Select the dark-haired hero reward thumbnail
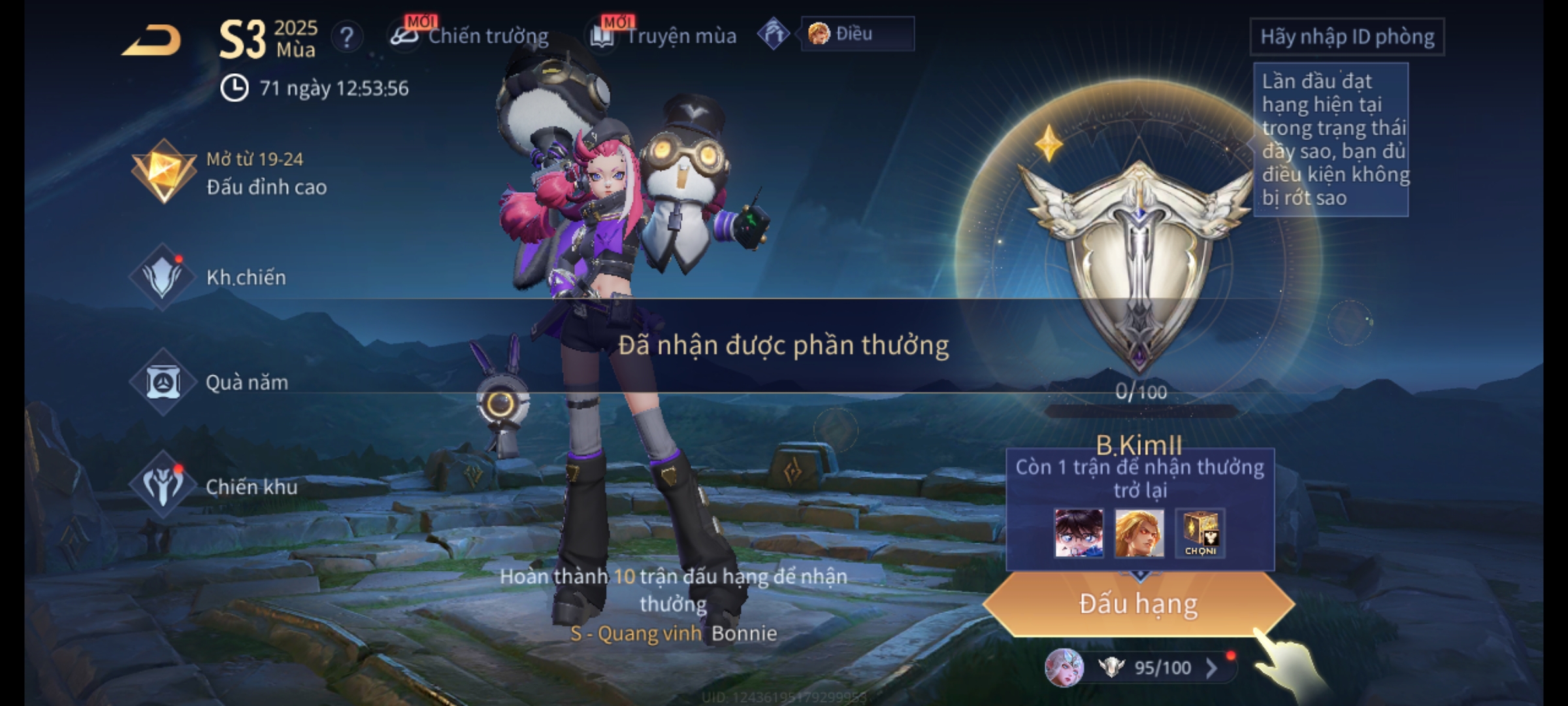 pyautogui.click(x=1078, y=533)
